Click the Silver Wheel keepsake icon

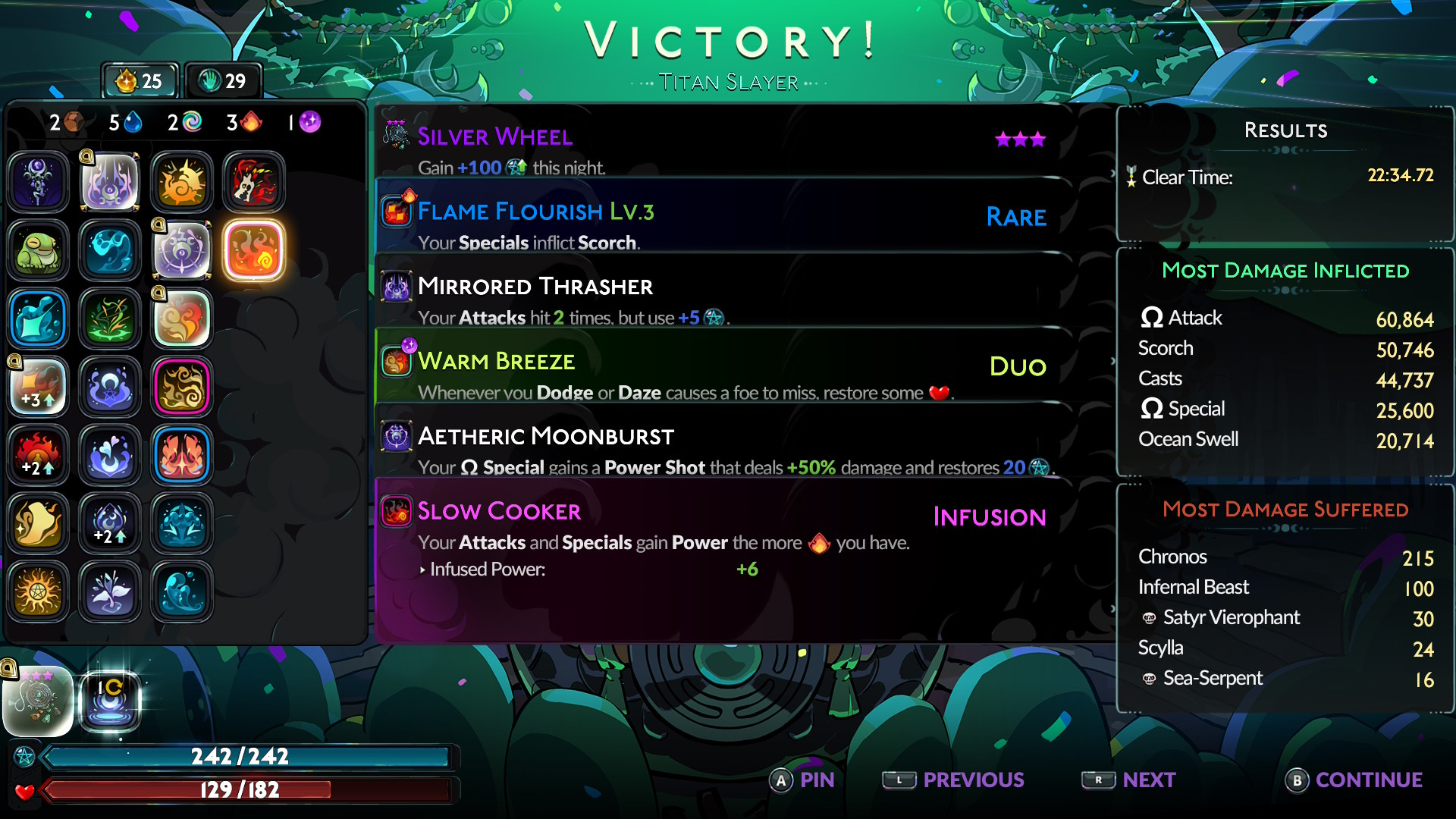(38, 701)
